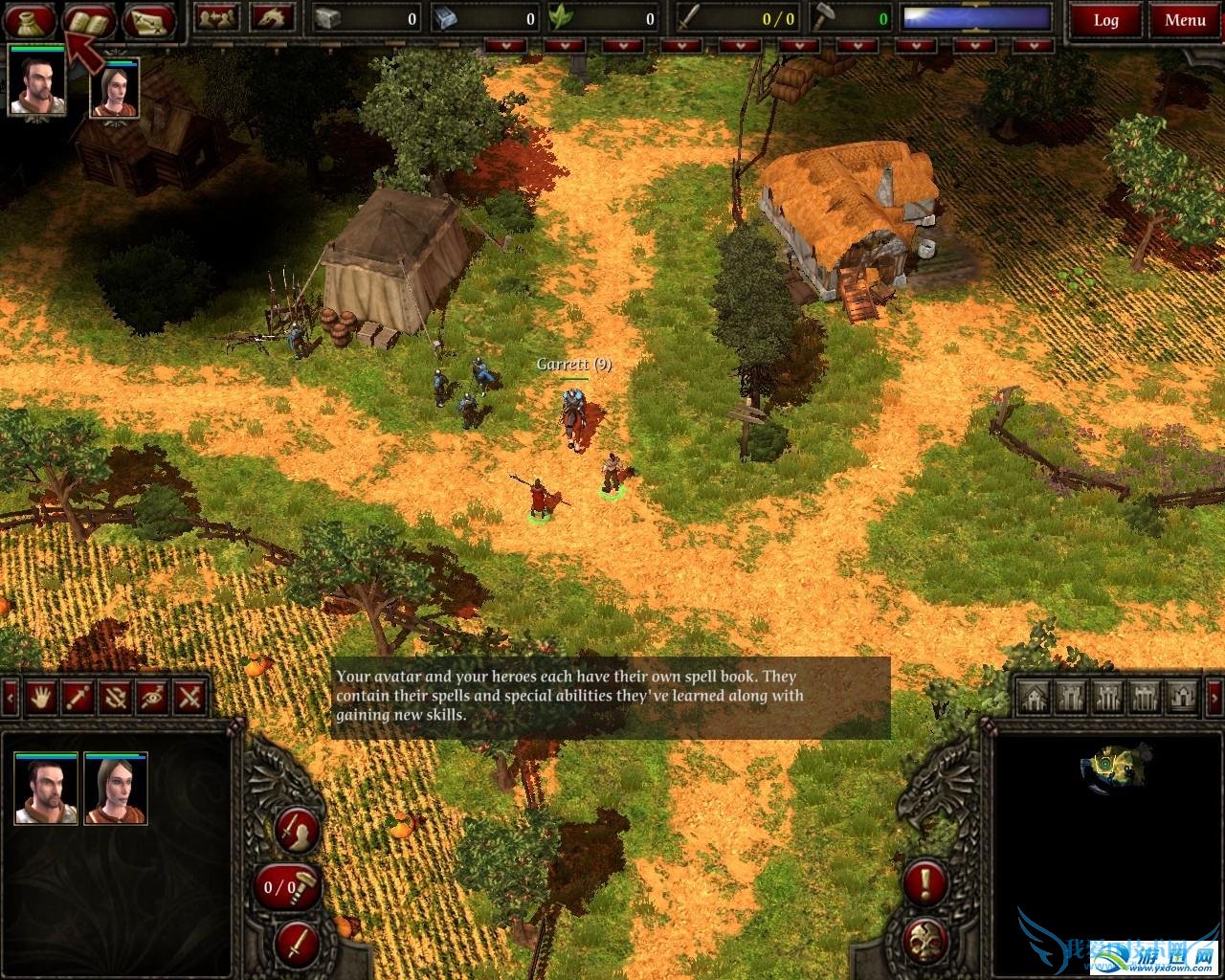1225x980 pixels.
Task: Select the female hero in the selection panel
Action: coord(115,789)
